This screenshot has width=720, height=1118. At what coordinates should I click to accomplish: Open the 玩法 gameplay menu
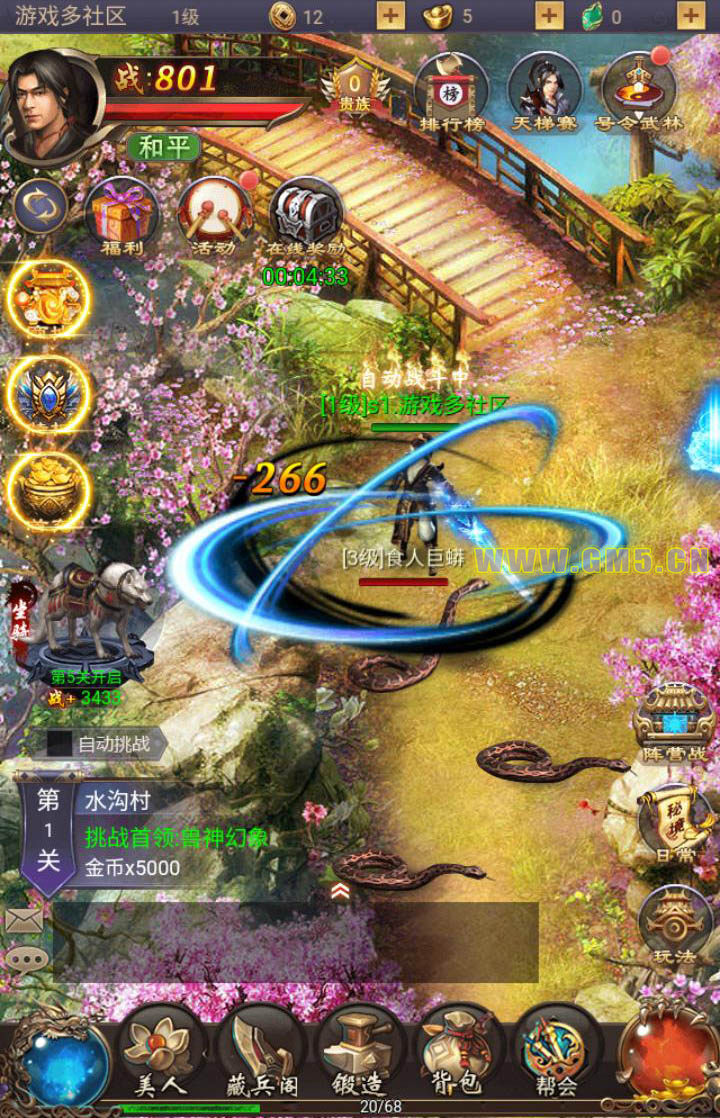pyautogui.click(x=674, y=926)
